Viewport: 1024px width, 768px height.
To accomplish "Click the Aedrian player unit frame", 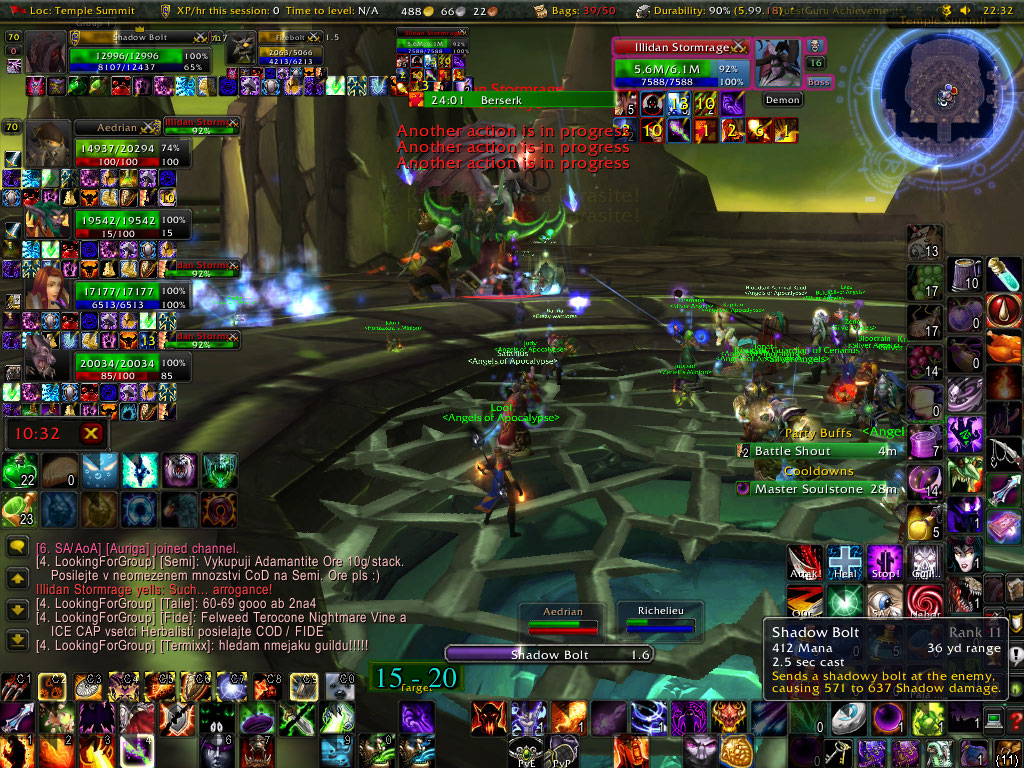I will 117,128.
